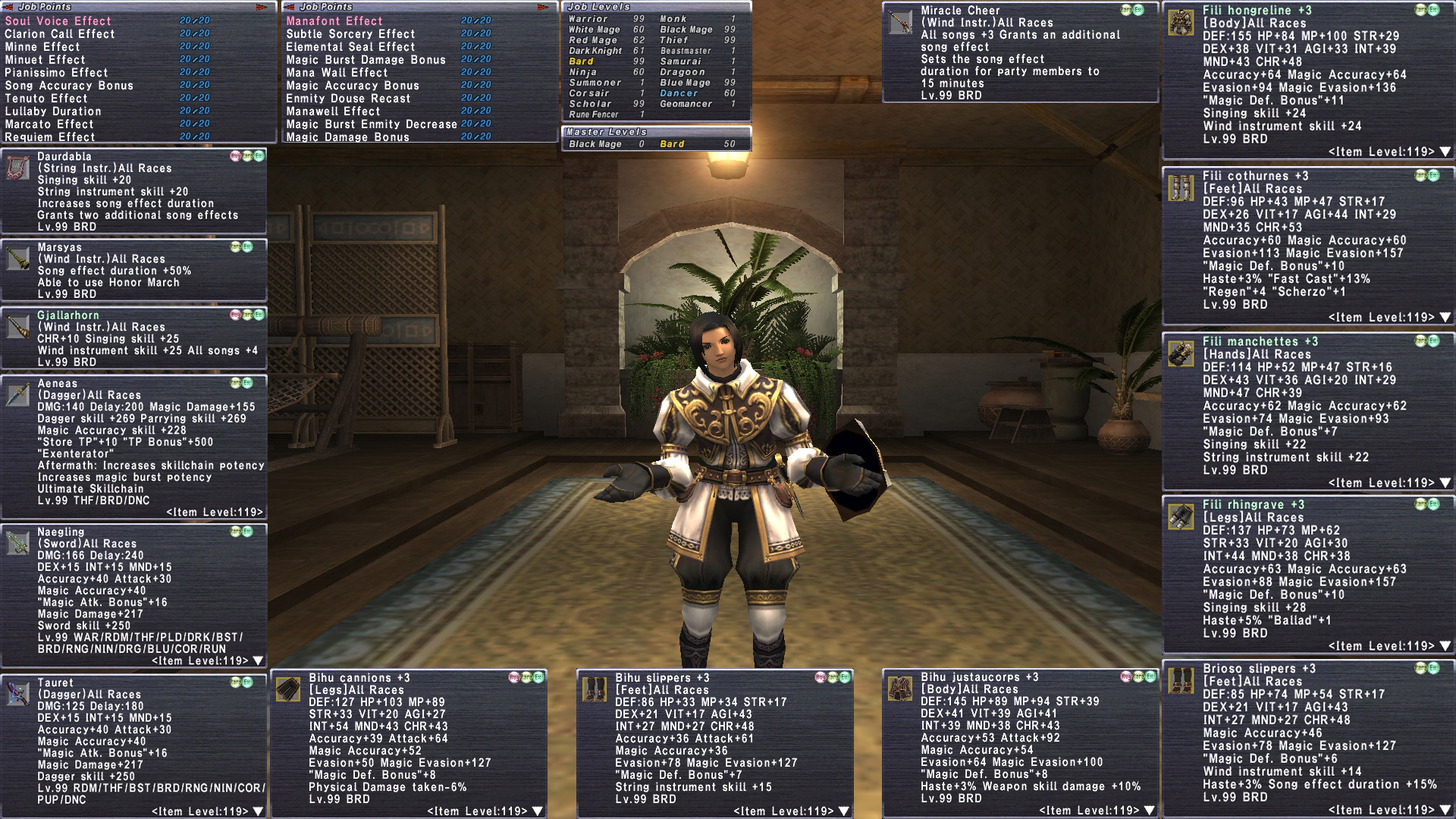Image resolution: width=1456 pixels, height=819 pixels.
Task: Click the Brioso slippers +3 icon
Action: tap(1181, 680)
